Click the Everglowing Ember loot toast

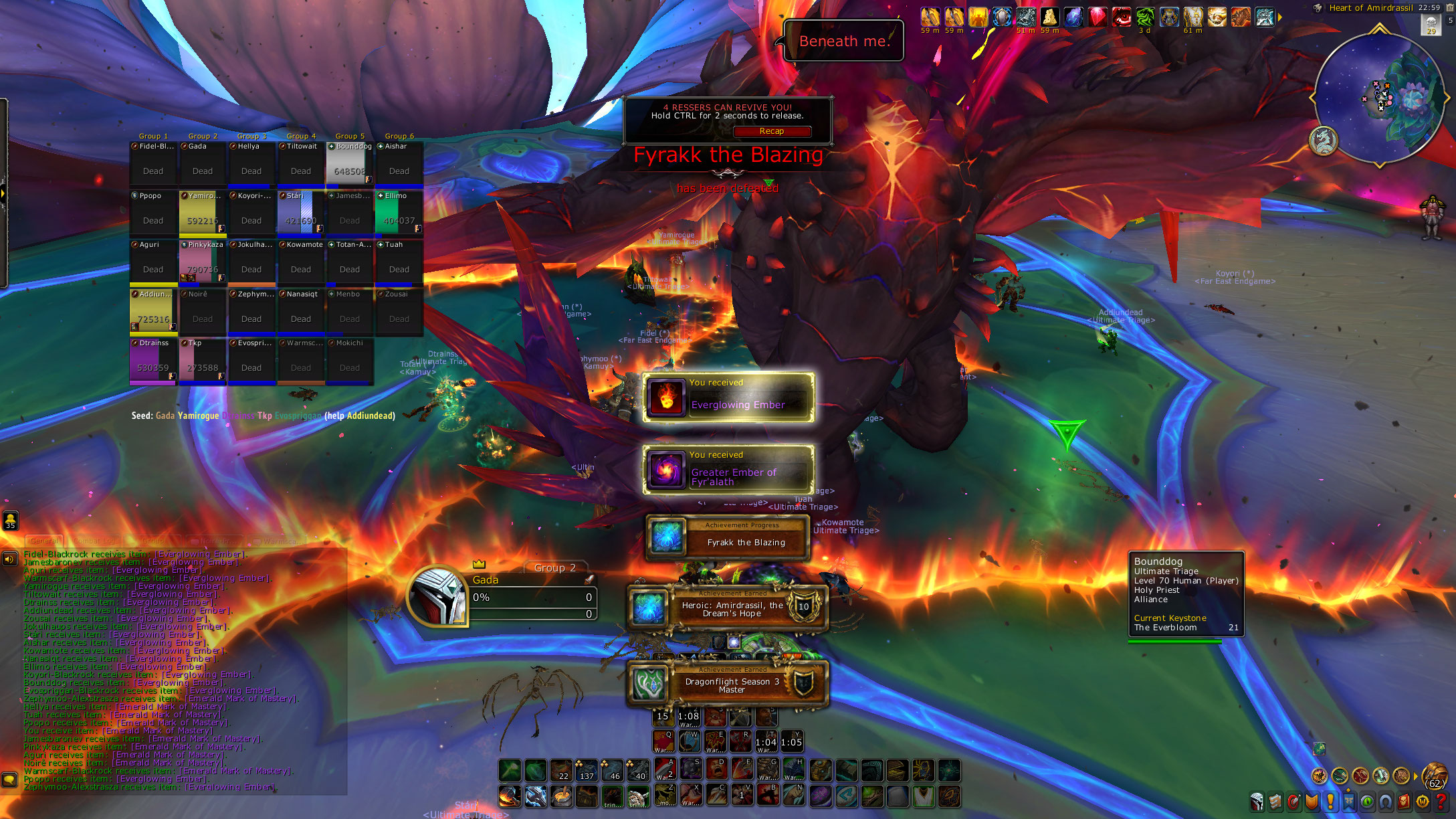click(728, 397)
